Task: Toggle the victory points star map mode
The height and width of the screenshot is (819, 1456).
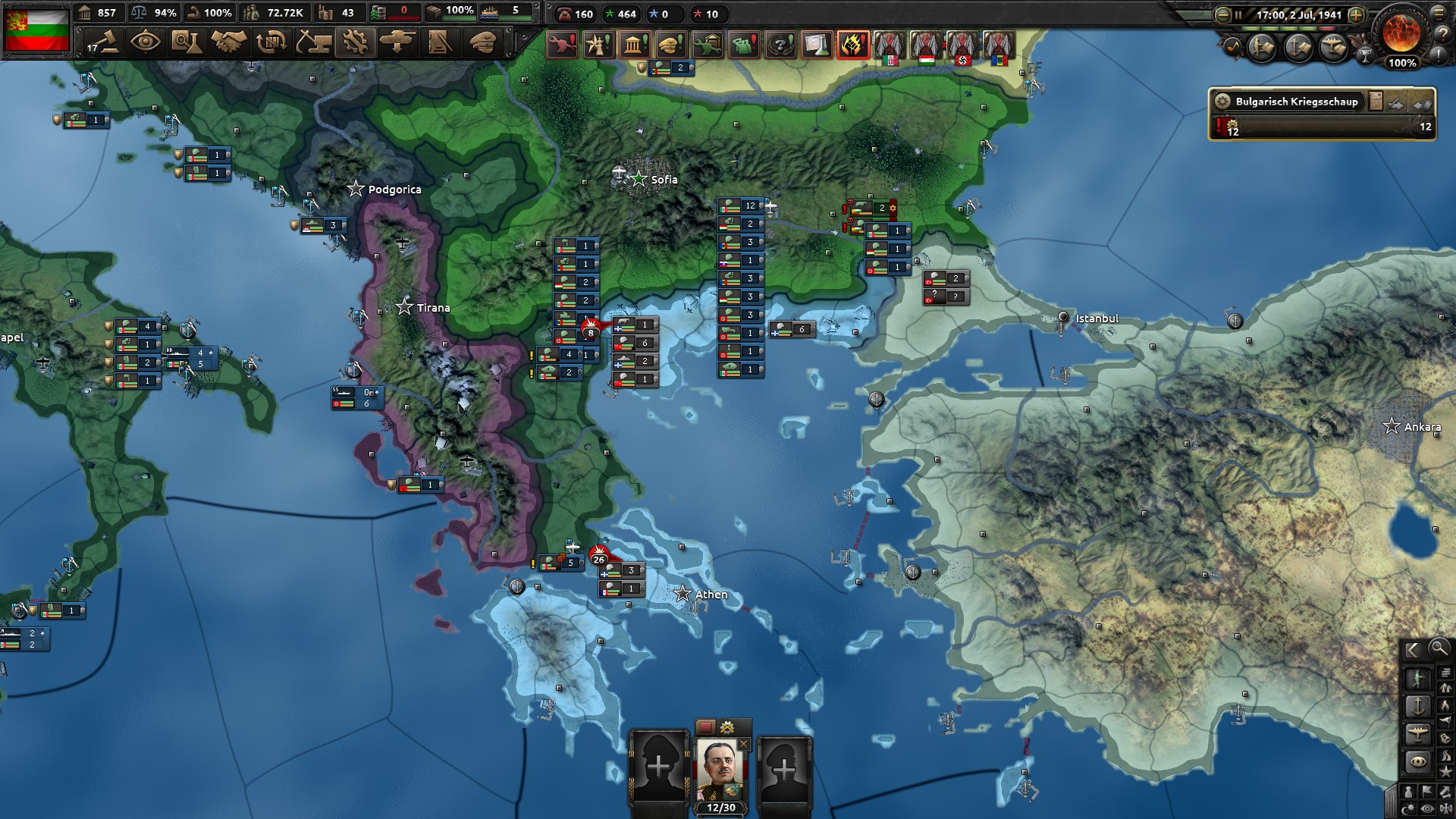Action: tap(1445, 770)
